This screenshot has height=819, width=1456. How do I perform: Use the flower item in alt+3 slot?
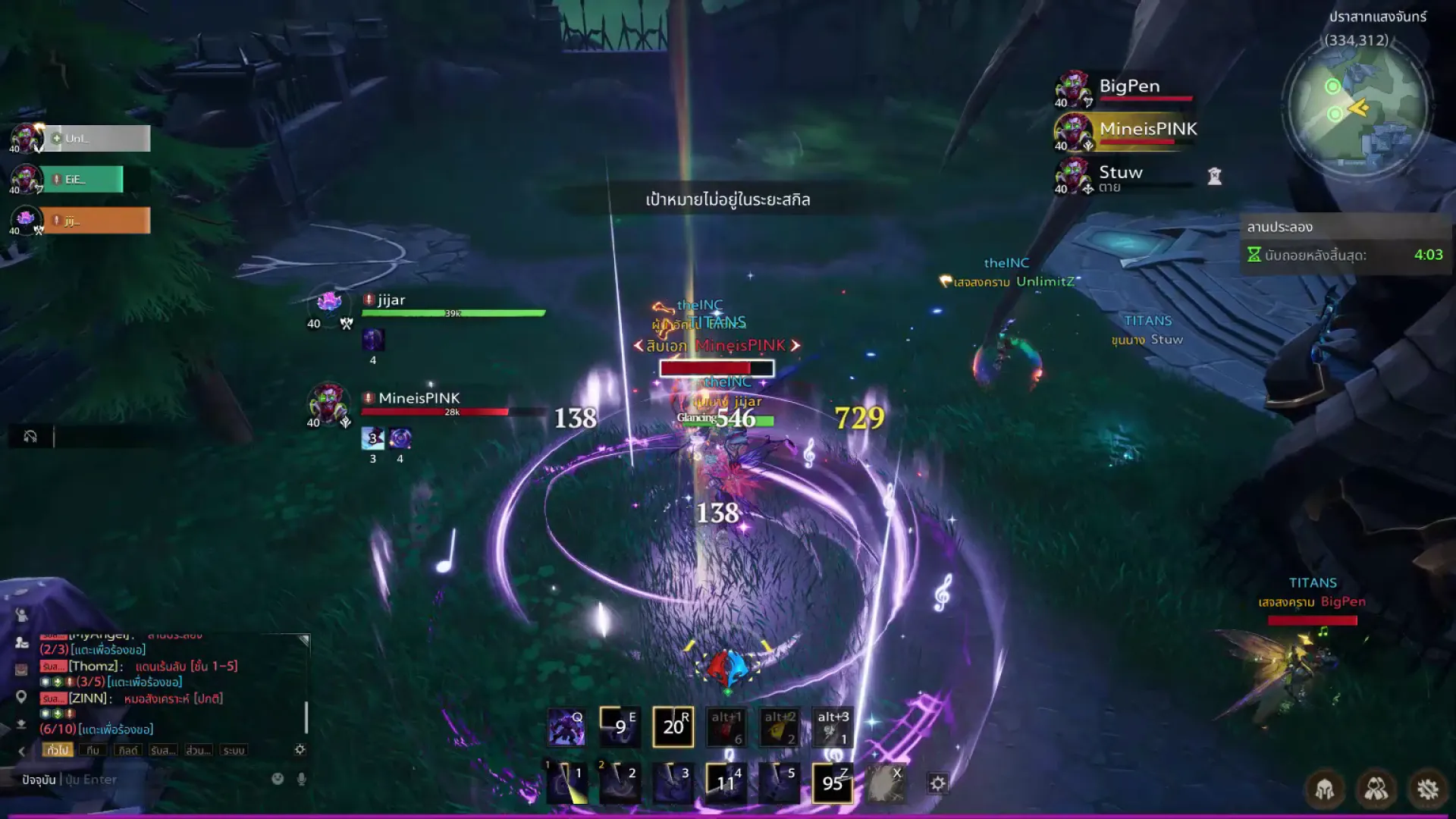[832, 727]
